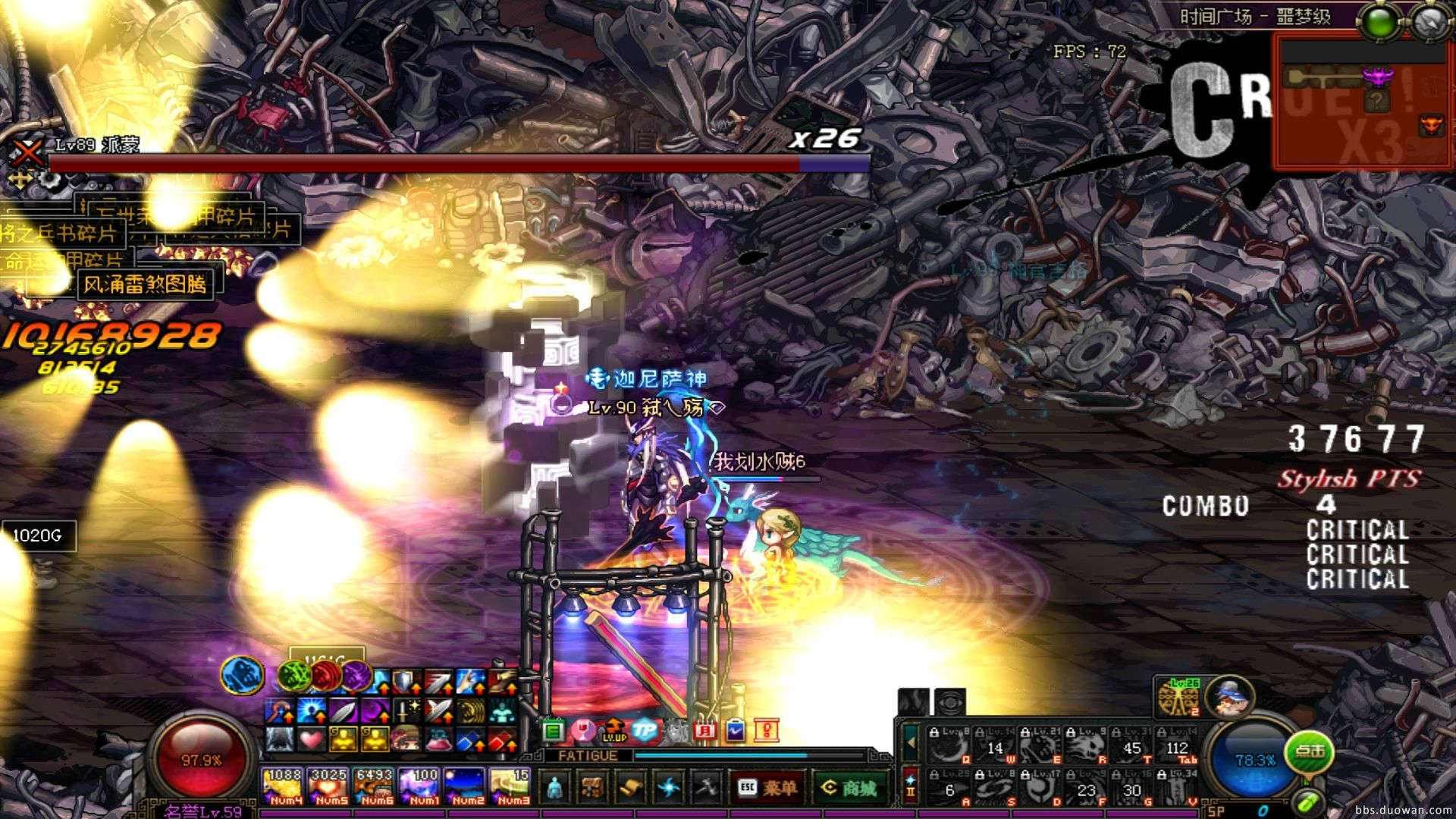Open the ESC 菜单 menu button
The width and height of the screenshot is (1456, 819).
pyautogui.click(x=765, y=787)
